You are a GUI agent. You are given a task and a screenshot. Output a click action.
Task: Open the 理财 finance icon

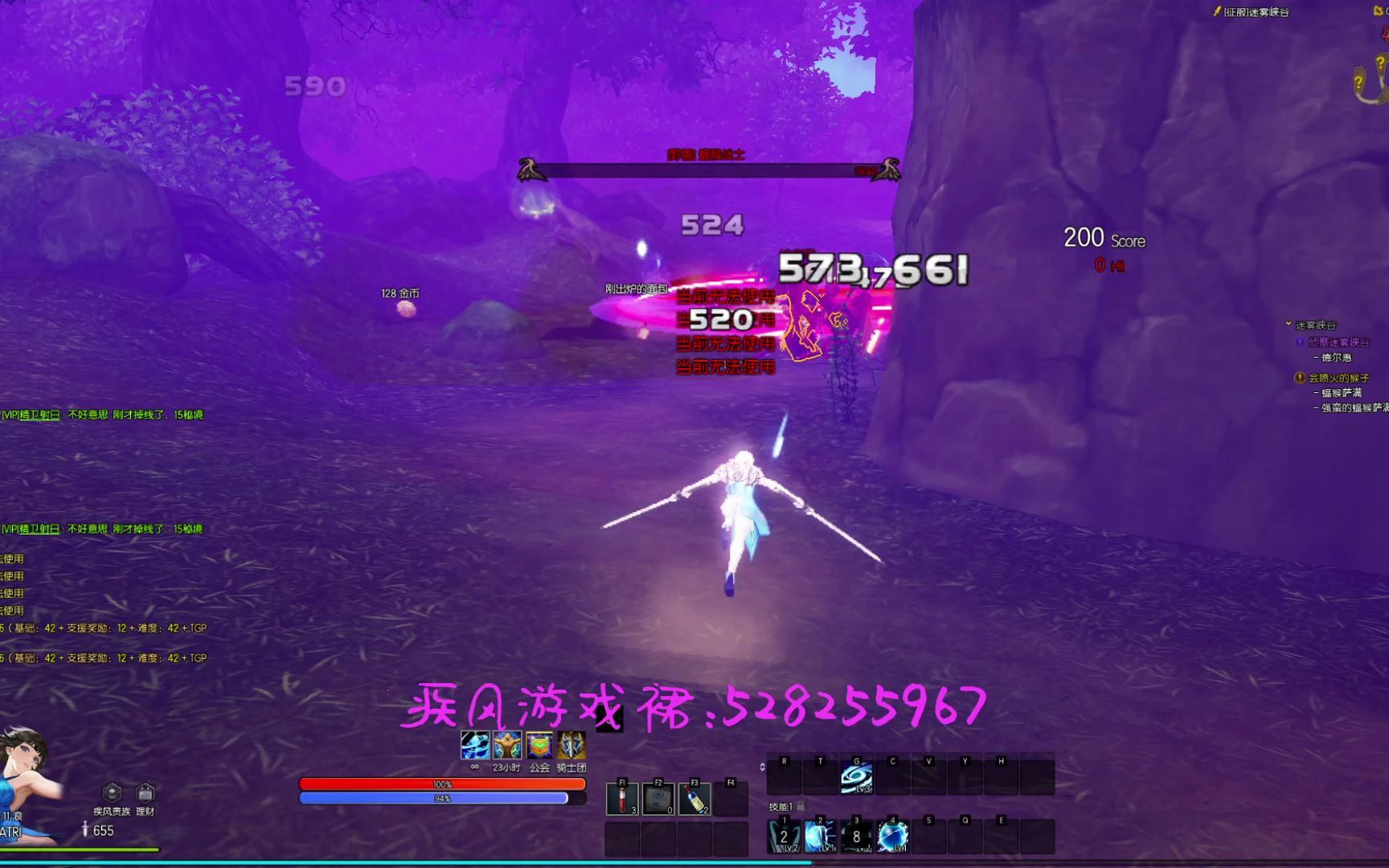[144, 792]
